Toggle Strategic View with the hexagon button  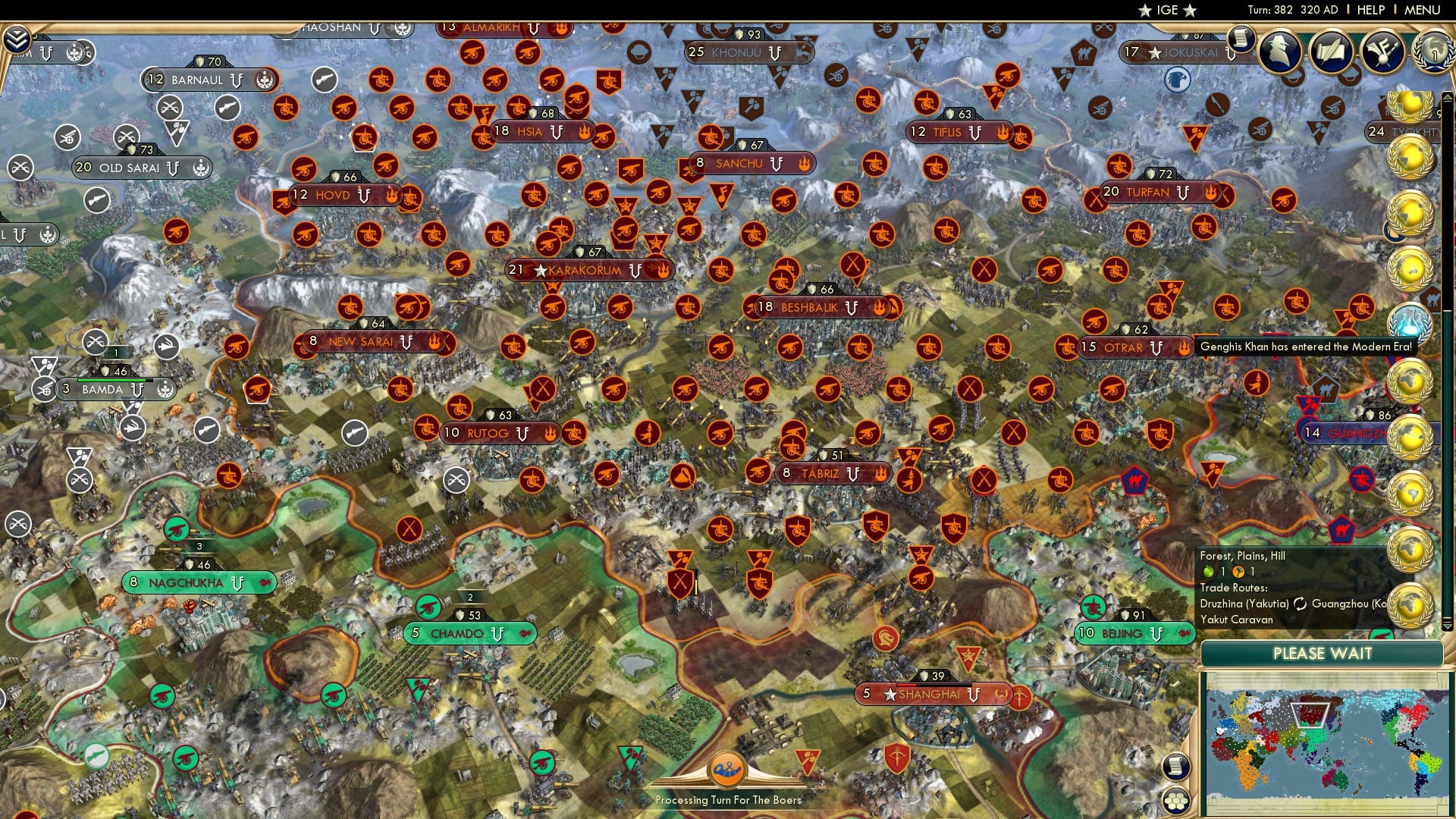[1177, 801]
